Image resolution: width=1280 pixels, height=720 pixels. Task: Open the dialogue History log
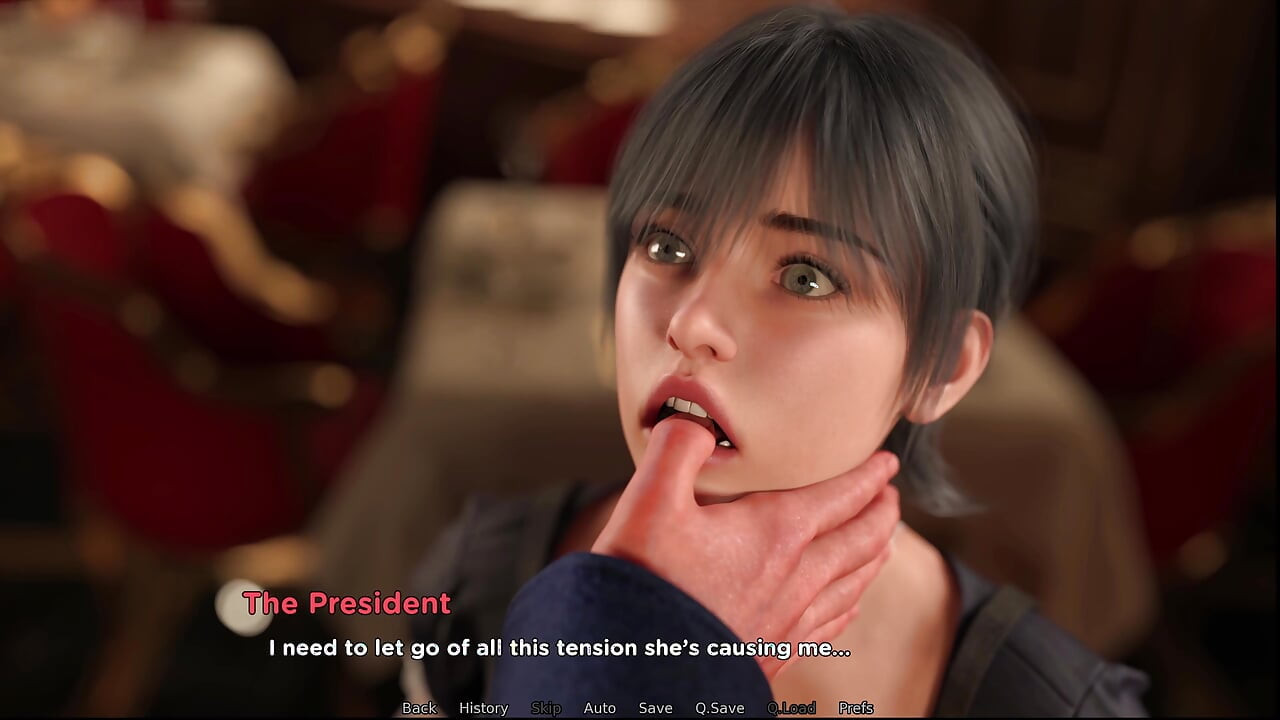coord(483,708)
